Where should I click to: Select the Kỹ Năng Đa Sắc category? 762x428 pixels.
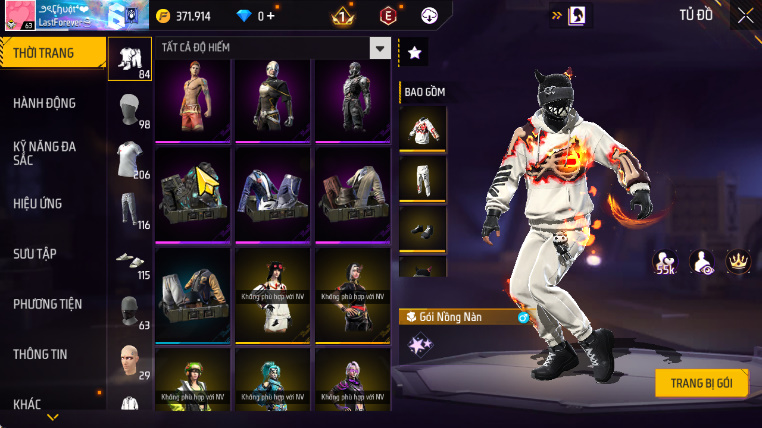45,153
